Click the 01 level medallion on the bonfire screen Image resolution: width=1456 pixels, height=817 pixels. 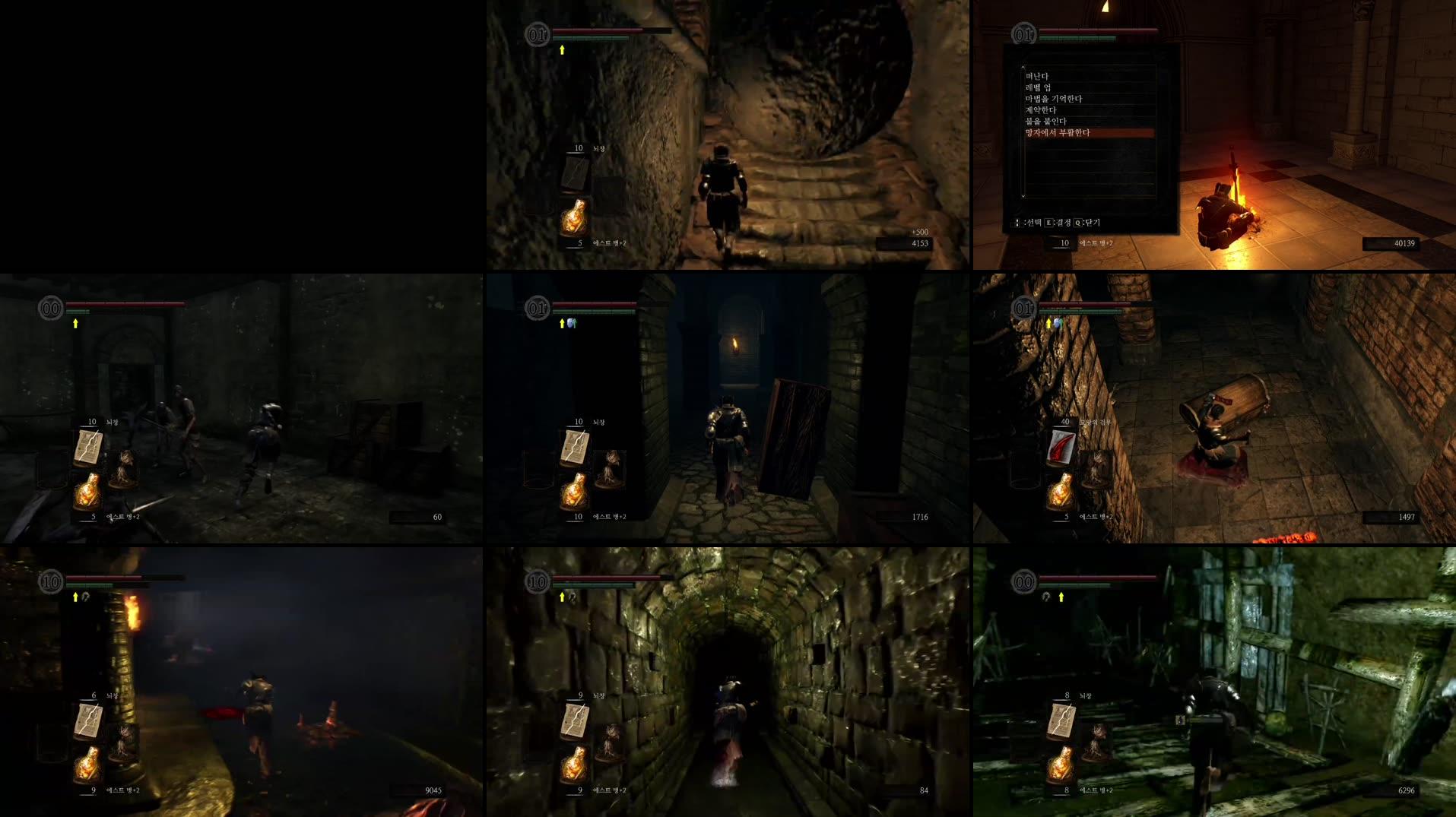[1023, 33]
